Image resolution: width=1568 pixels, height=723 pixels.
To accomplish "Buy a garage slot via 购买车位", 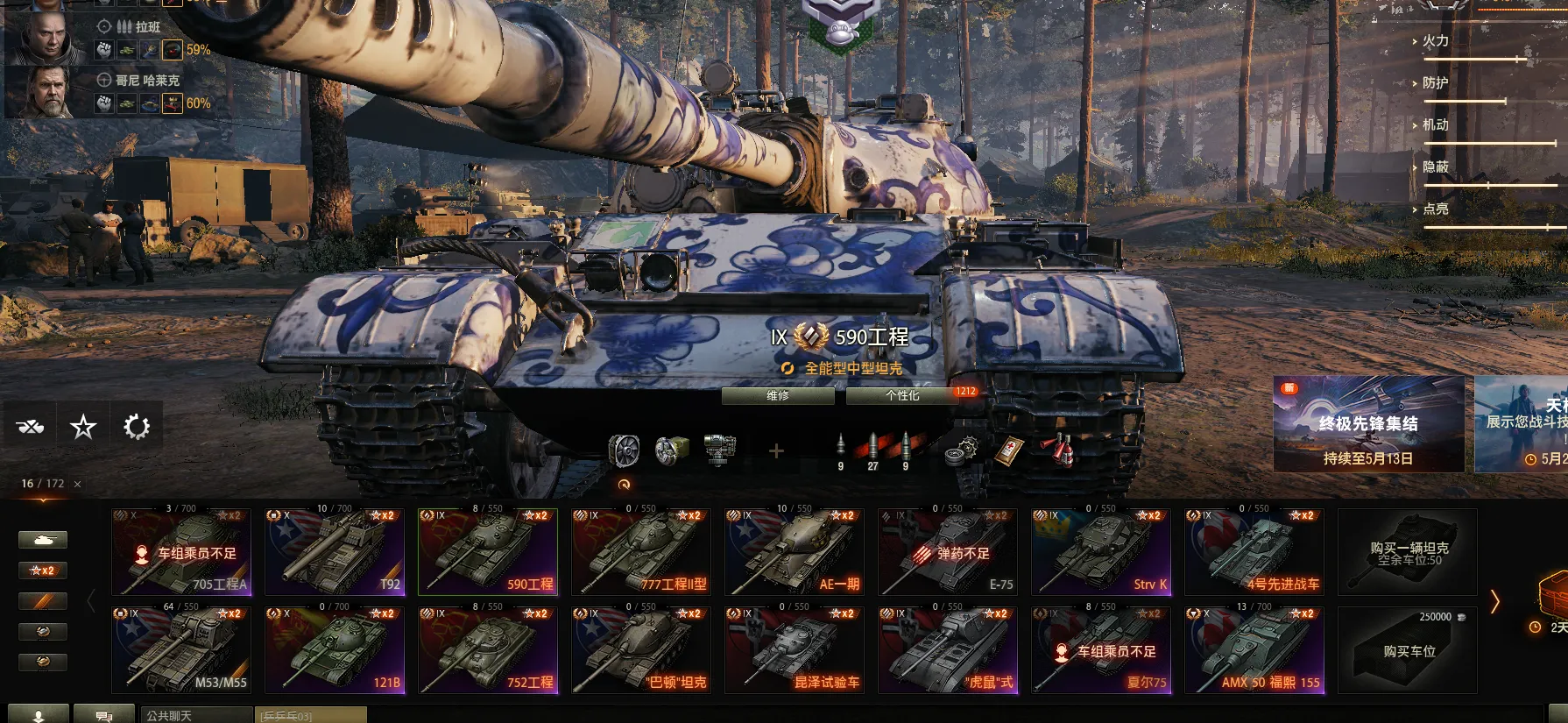I will (1408, 651).
